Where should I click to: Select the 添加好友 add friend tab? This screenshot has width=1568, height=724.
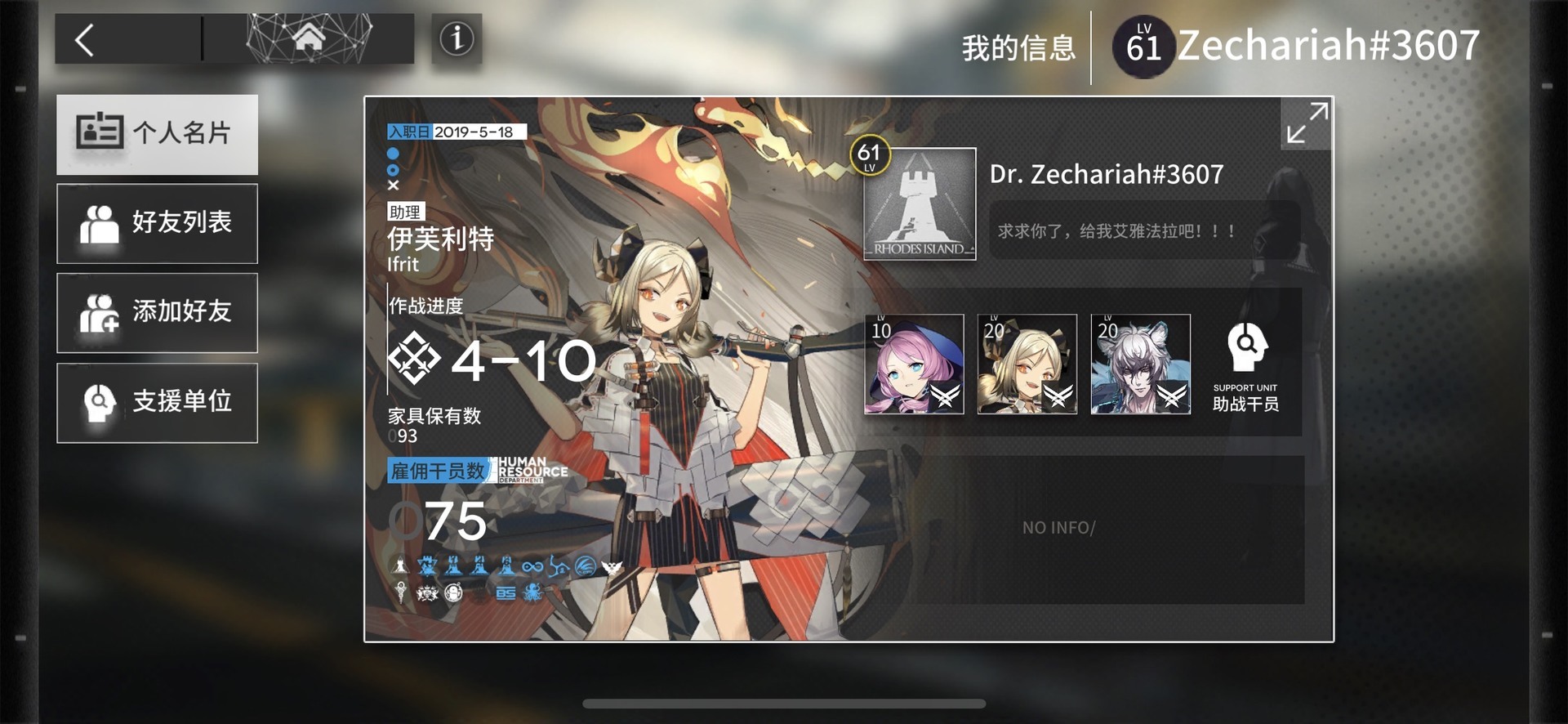pos(157,313)
